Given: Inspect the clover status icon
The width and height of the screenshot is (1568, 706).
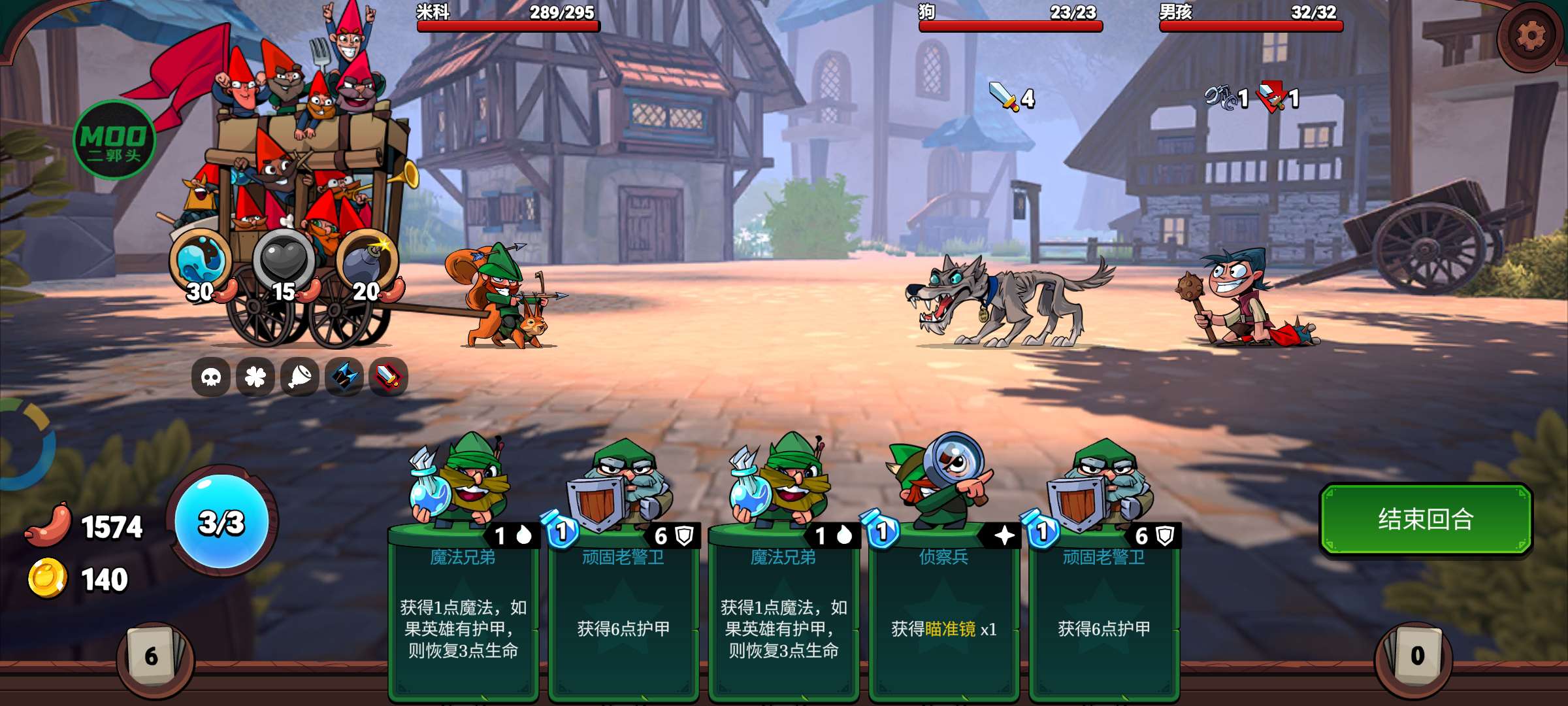Looking at the screenshot, I should pyautogui.click(x=255, y=377).
